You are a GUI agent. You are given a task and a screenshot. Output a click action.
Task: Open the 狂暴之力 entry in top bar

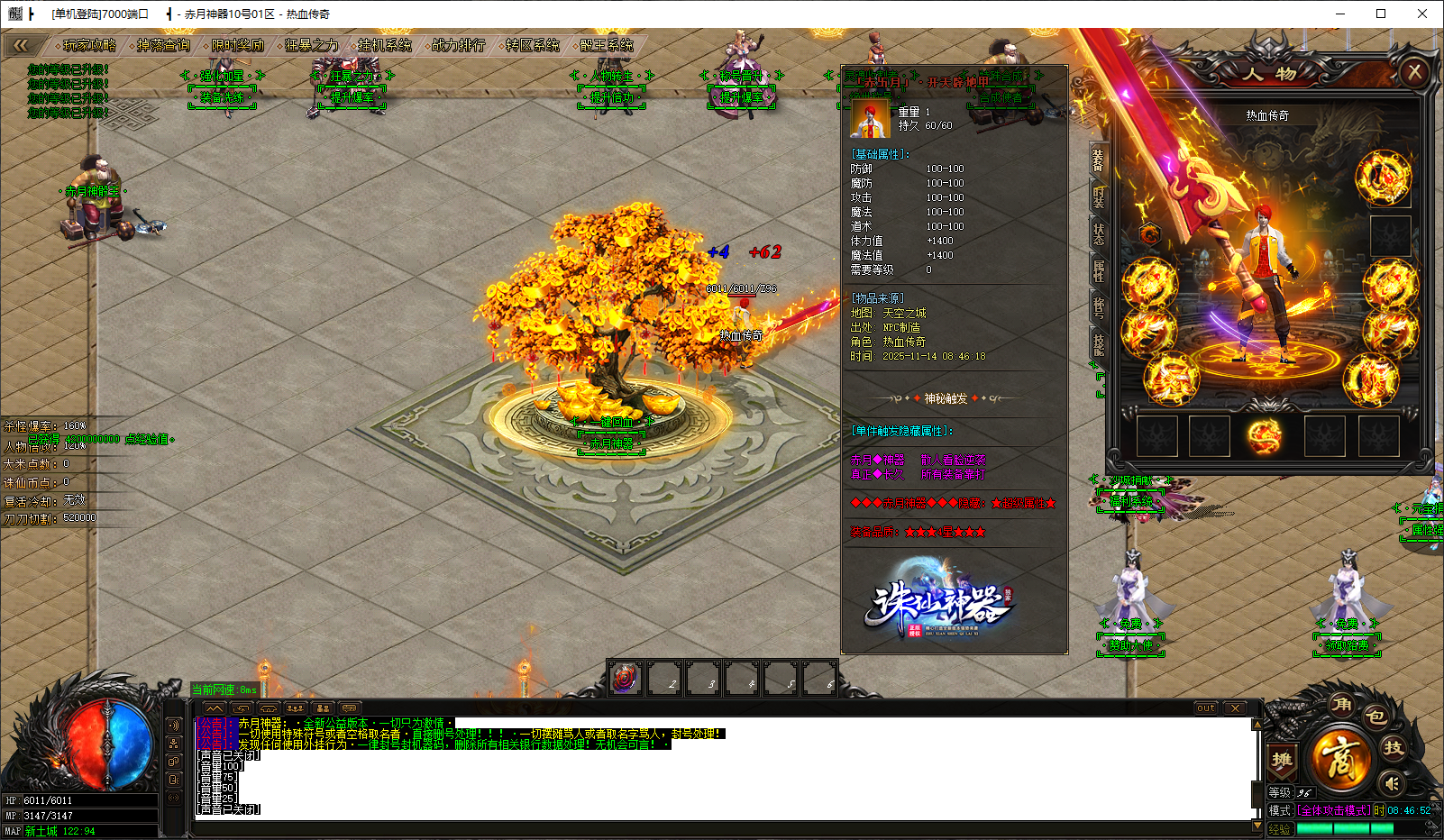[x=310, y=45]
